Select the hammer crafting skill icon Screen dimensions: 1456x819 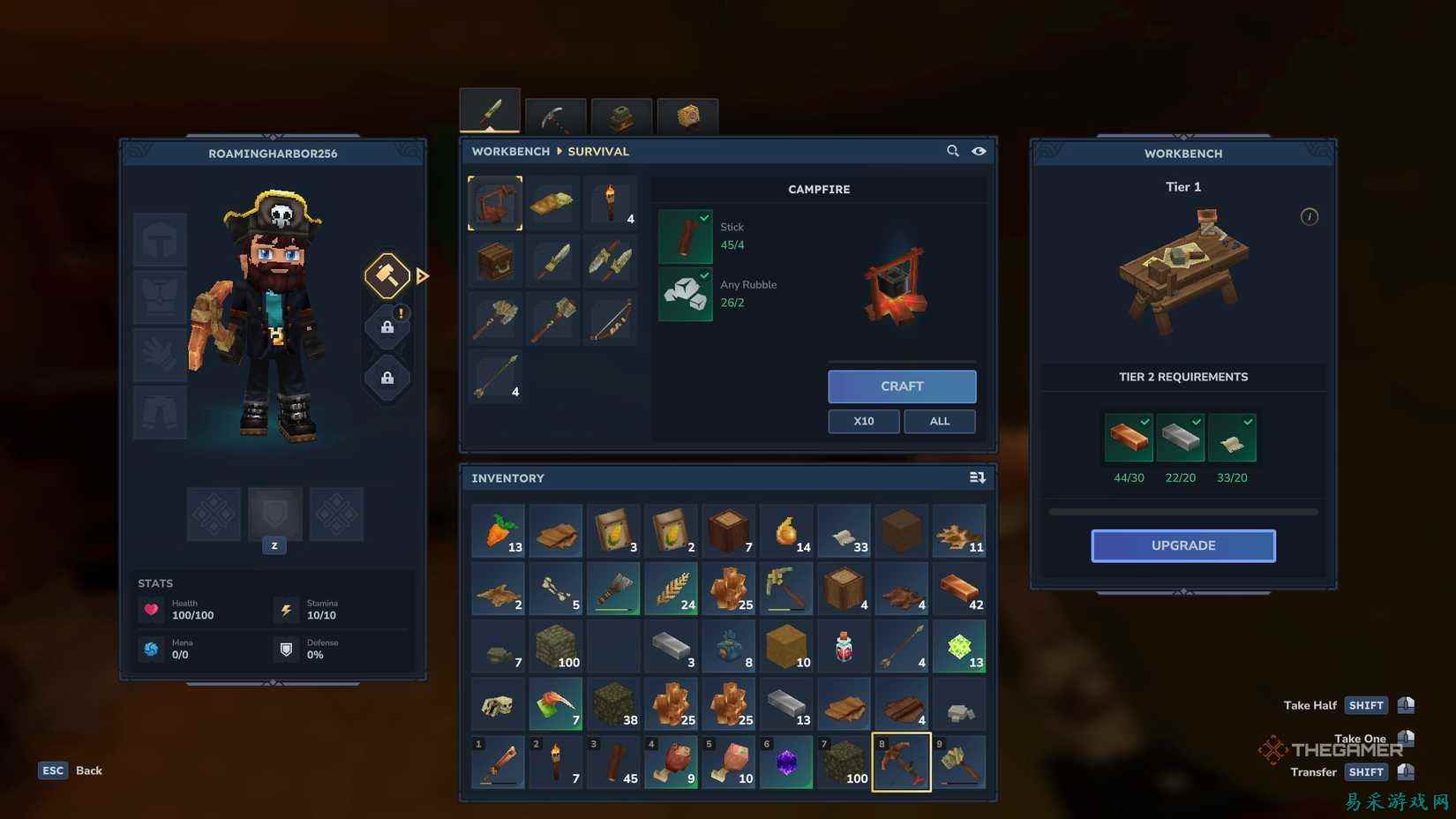coord(387,276)
